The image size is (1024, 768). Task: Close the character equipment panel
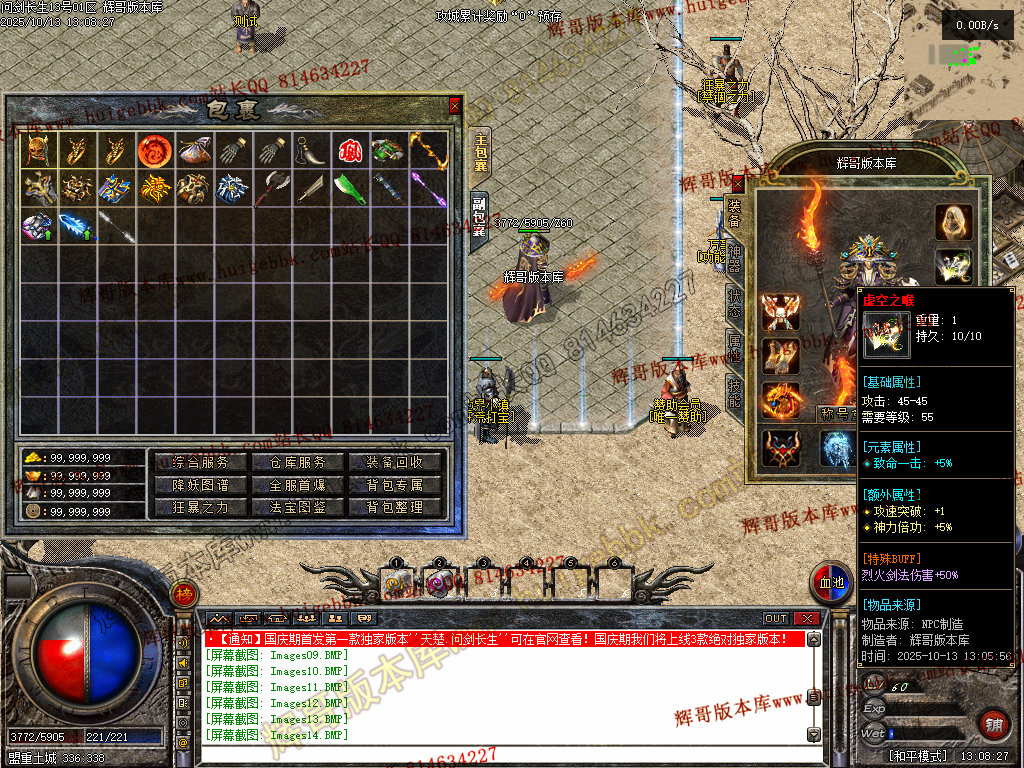click(738, 183)
